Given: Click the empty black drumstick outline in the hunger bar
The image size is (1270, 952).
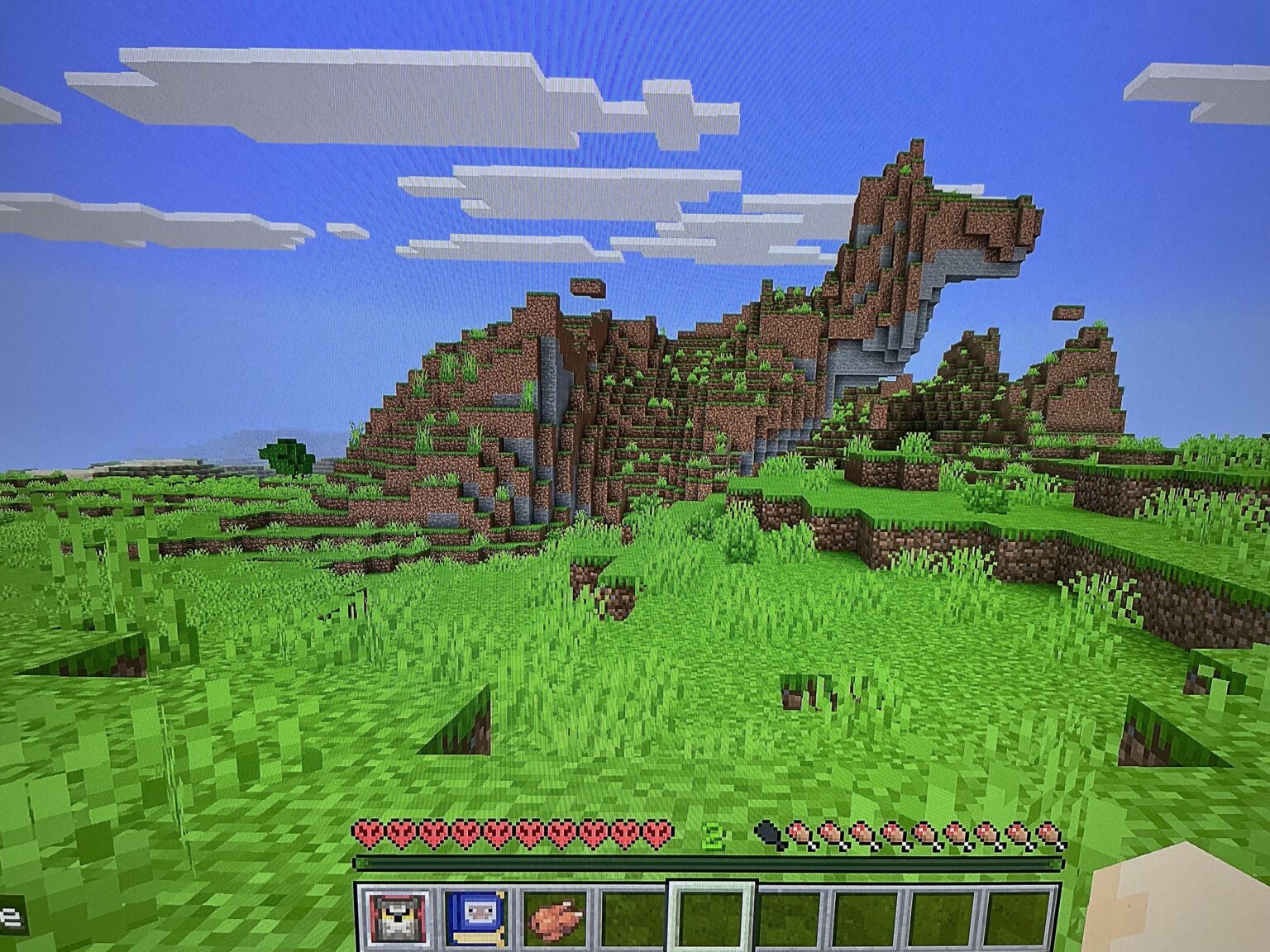Looking at the screenshot, I should pyautogui.click(x=769, y=835).
